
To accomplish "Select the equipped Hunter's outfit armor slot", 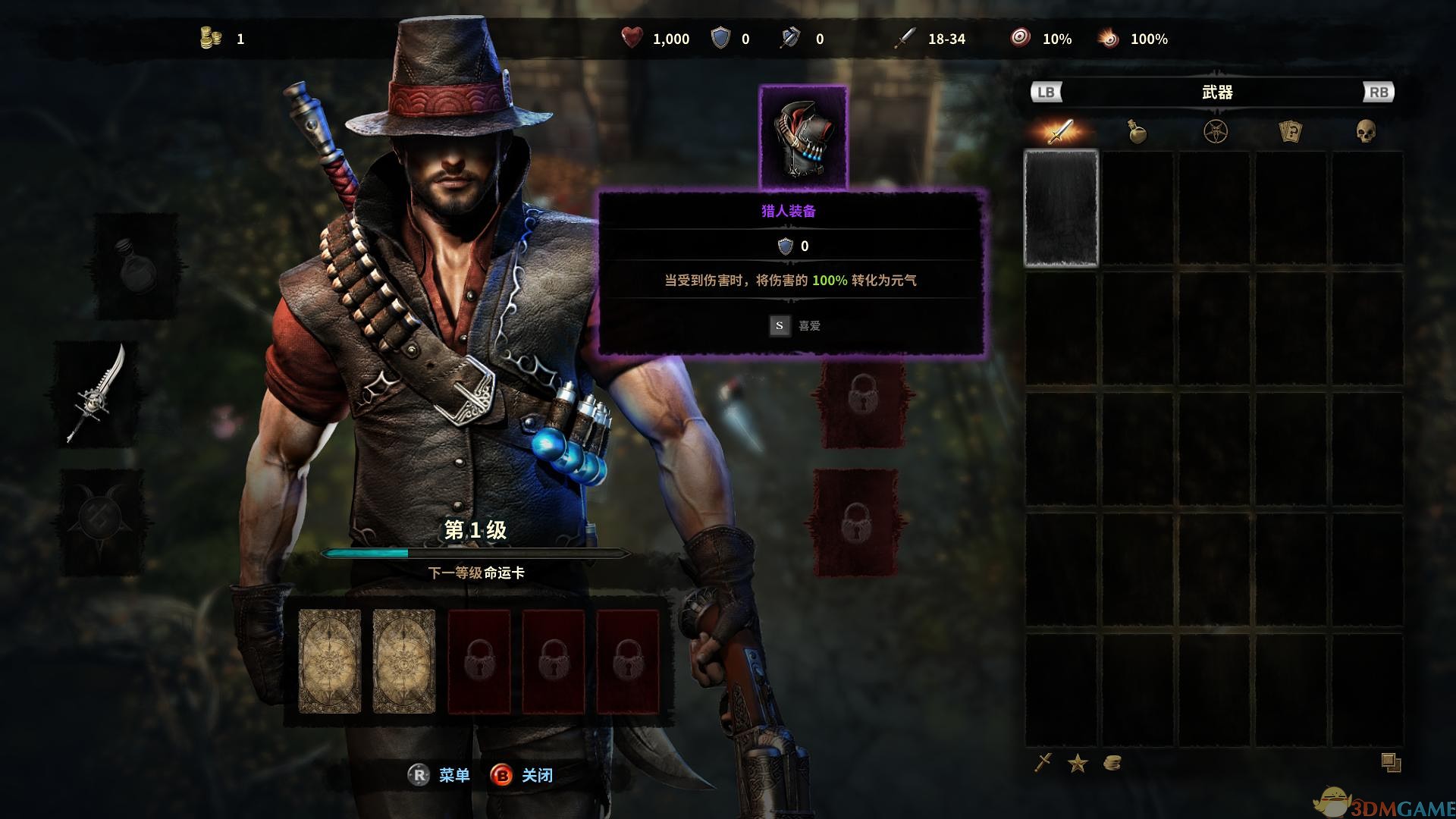I will (803, 136).
